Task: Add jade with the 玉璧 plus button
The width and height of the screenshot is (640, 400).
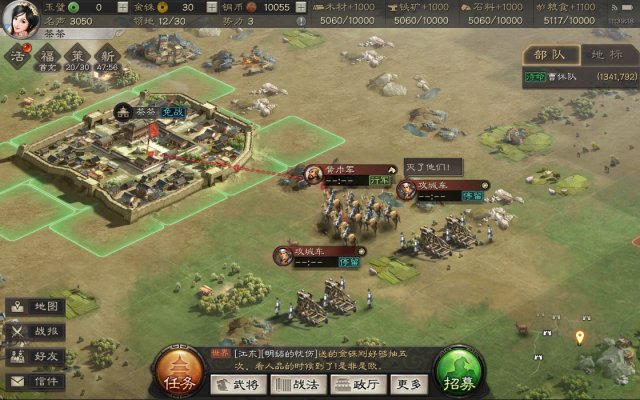Action: 123,7
